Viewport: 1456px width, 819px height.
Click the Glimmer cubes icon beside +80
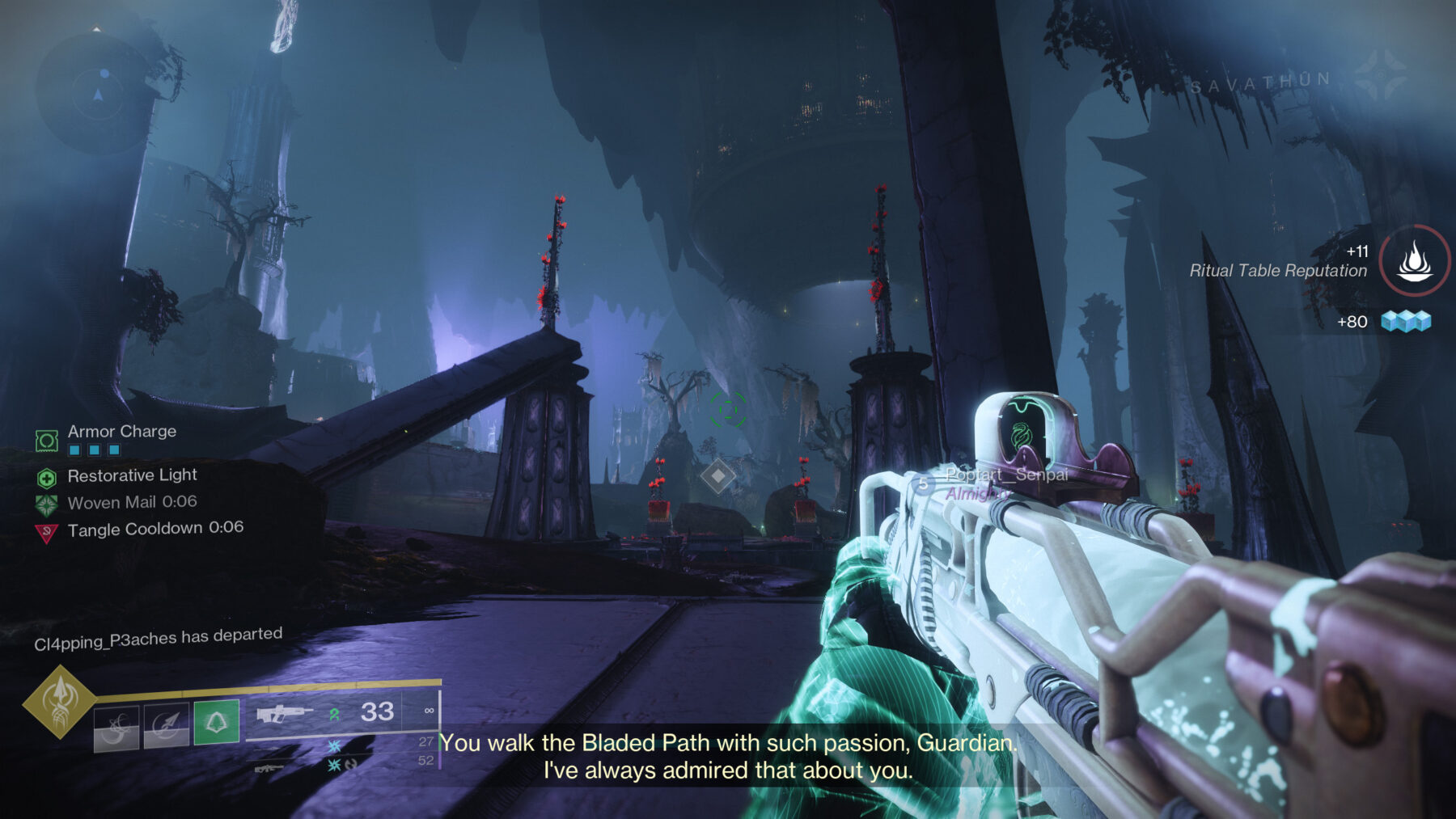[1405, 319]
